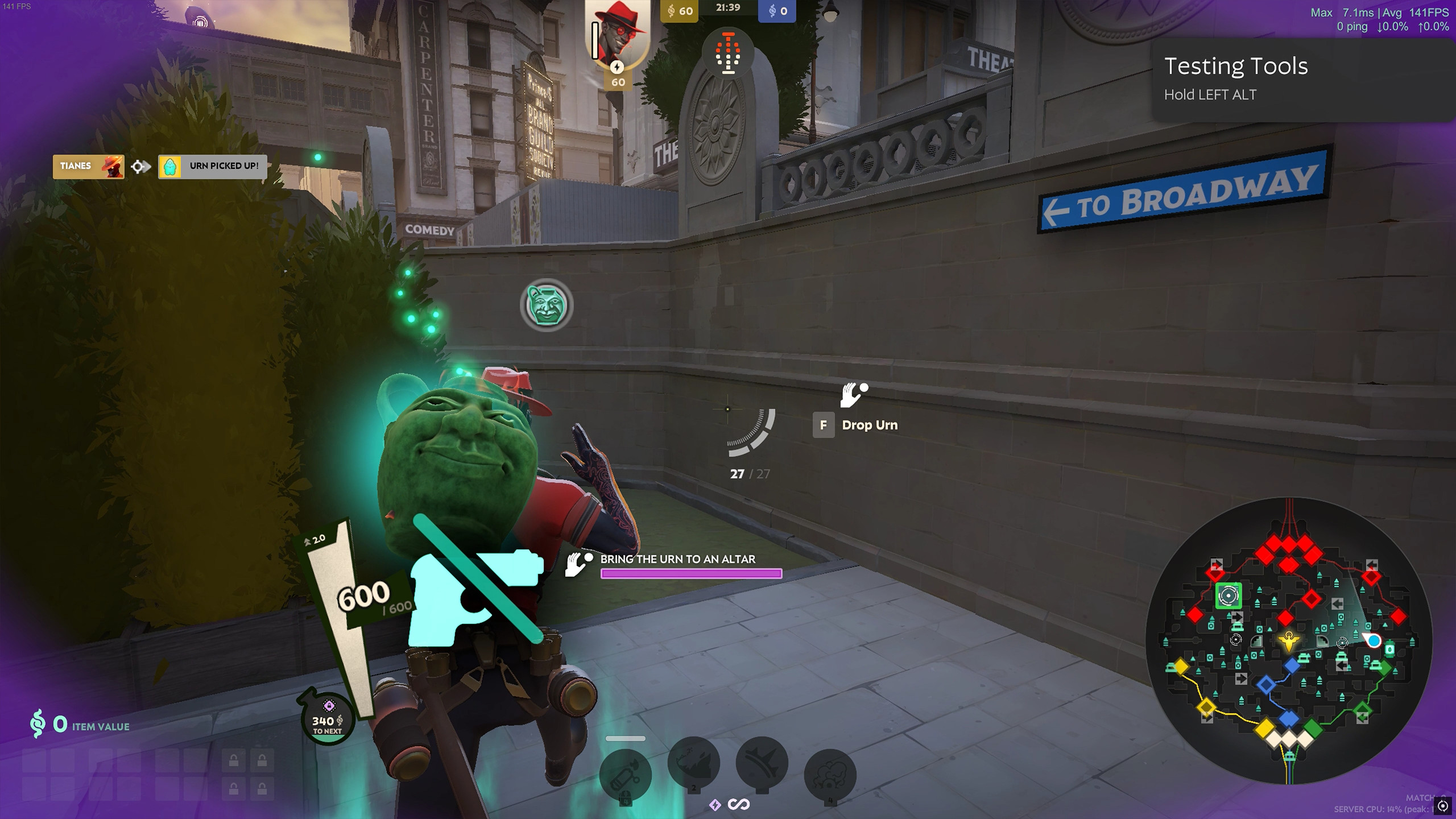Image resolution: width=1456 pixels, height=819 pixels.
Task: Click the purple lightning bolt icon near the infinity symbol
Action: pos(714,804)
